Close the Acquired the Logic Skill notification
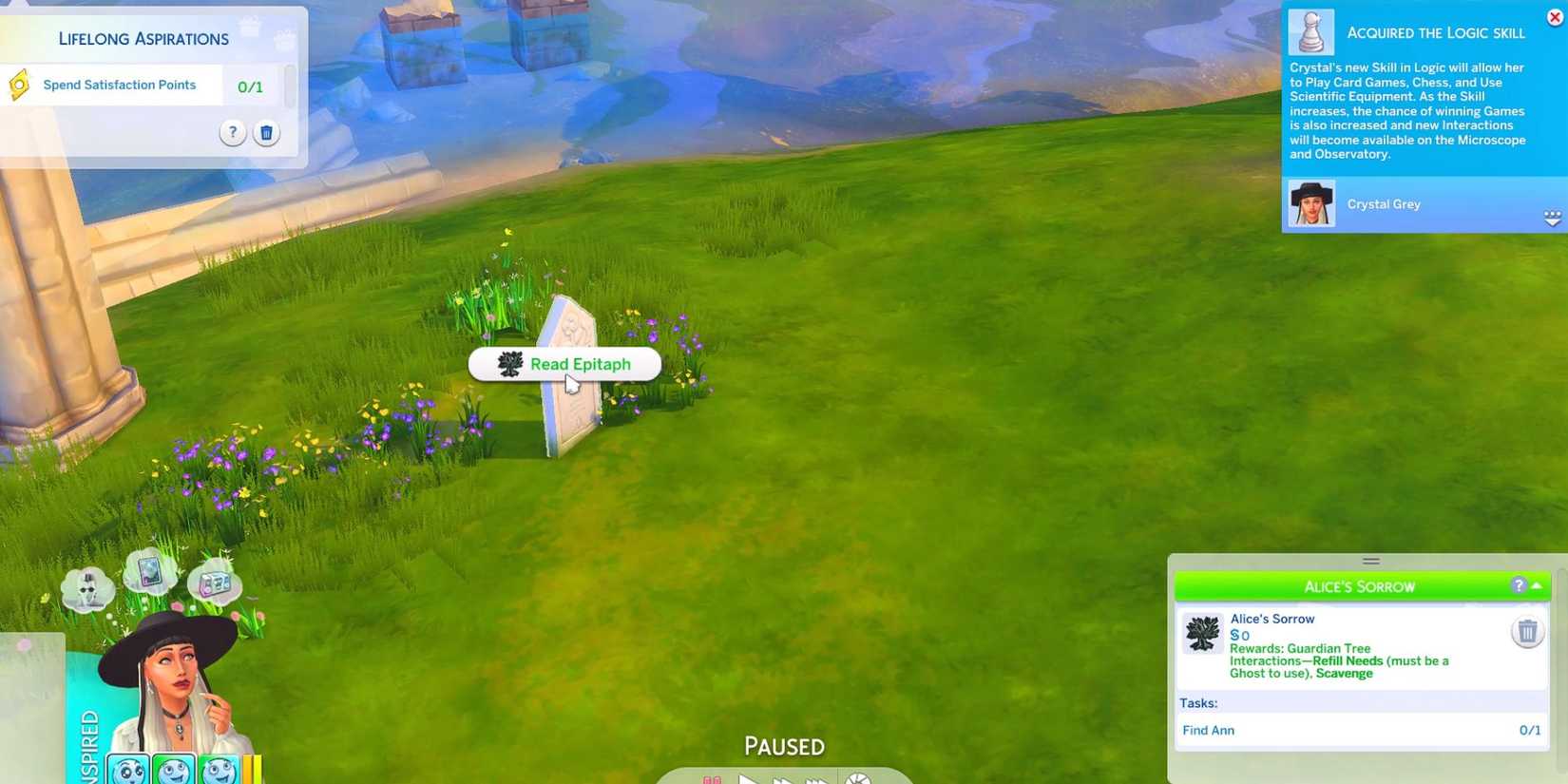 pyautogui.click(x=1554, y=15)
